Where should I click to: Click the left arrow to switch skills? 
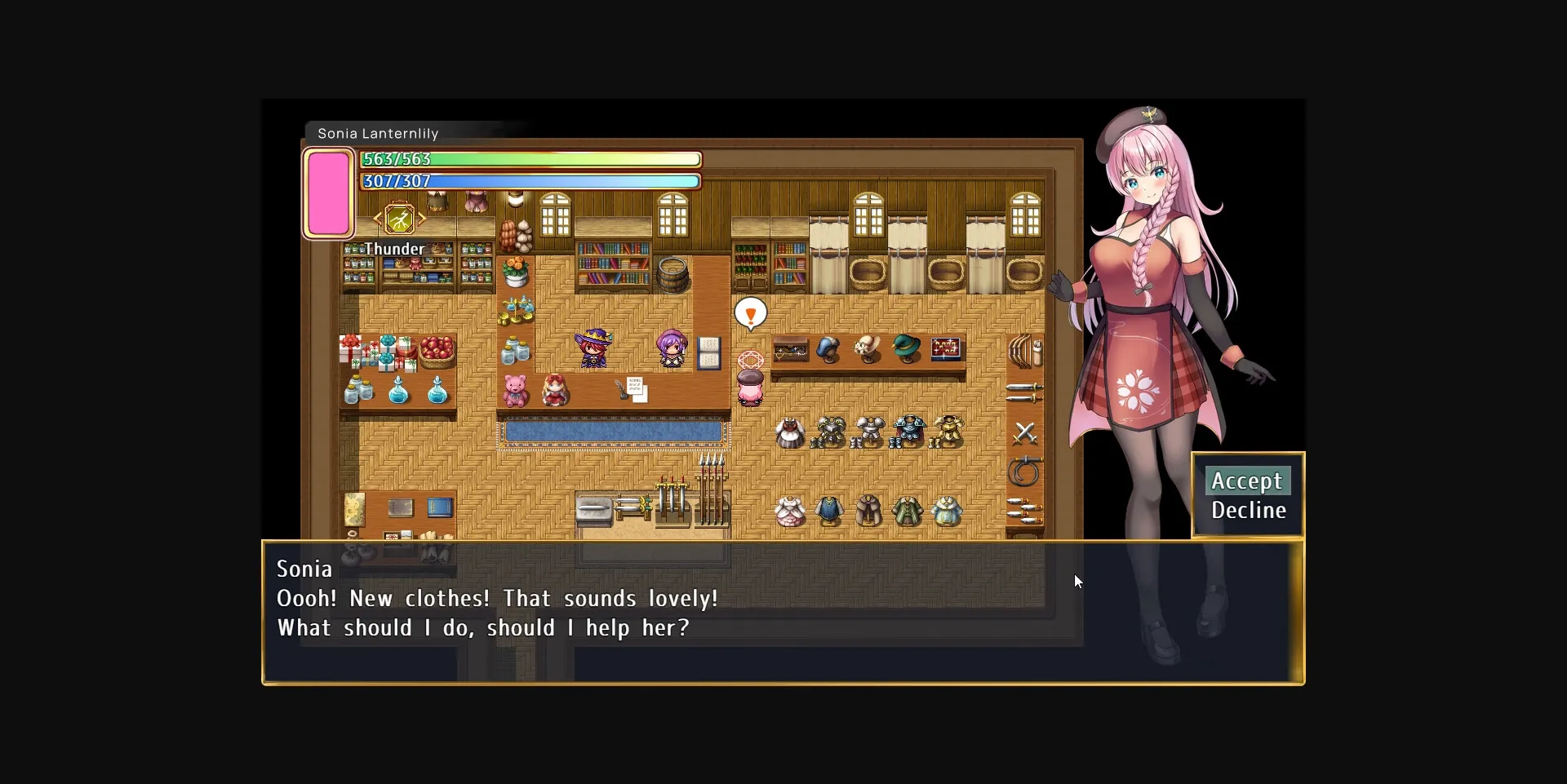tap(377, 218)
